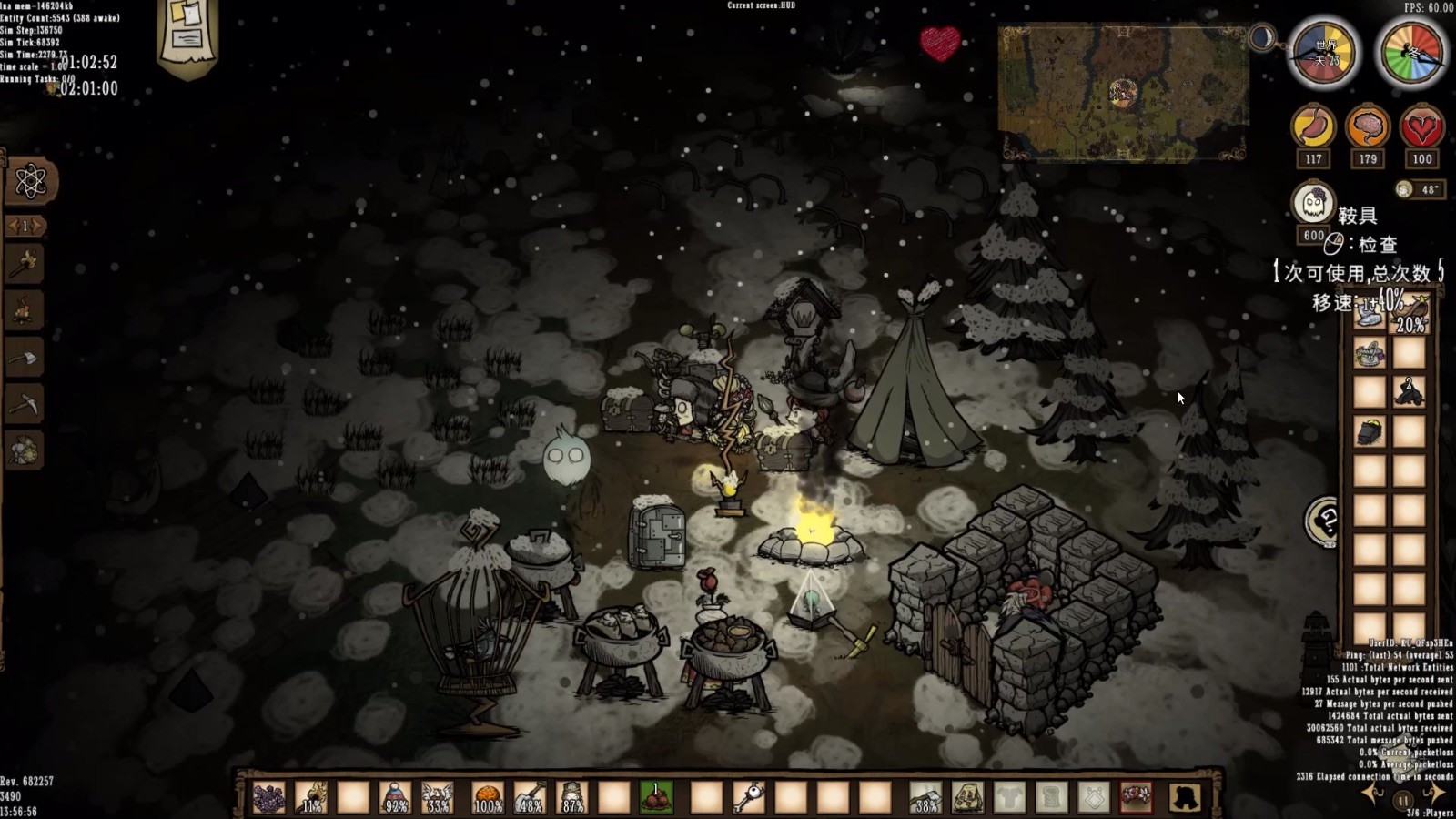Select the flower garland head slot
The image size is (1456, 819).
click(x=1136, y=798)
